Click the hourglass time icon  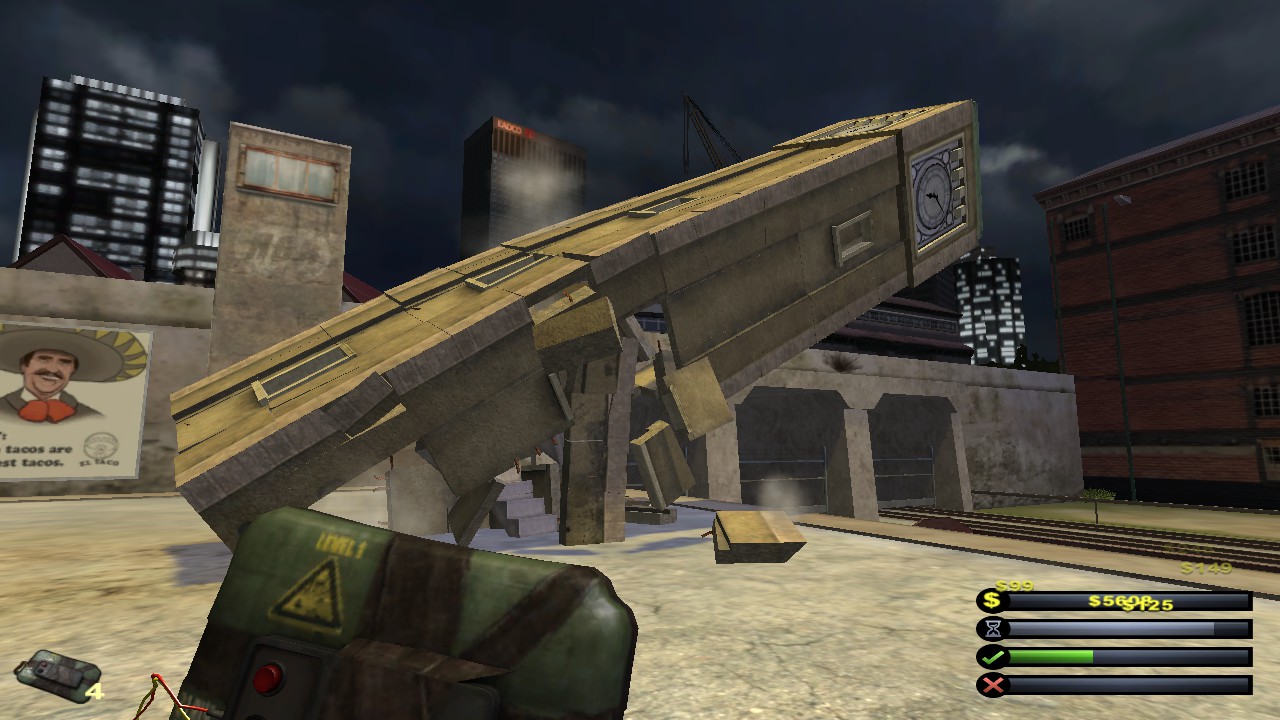tap(993, 628)
